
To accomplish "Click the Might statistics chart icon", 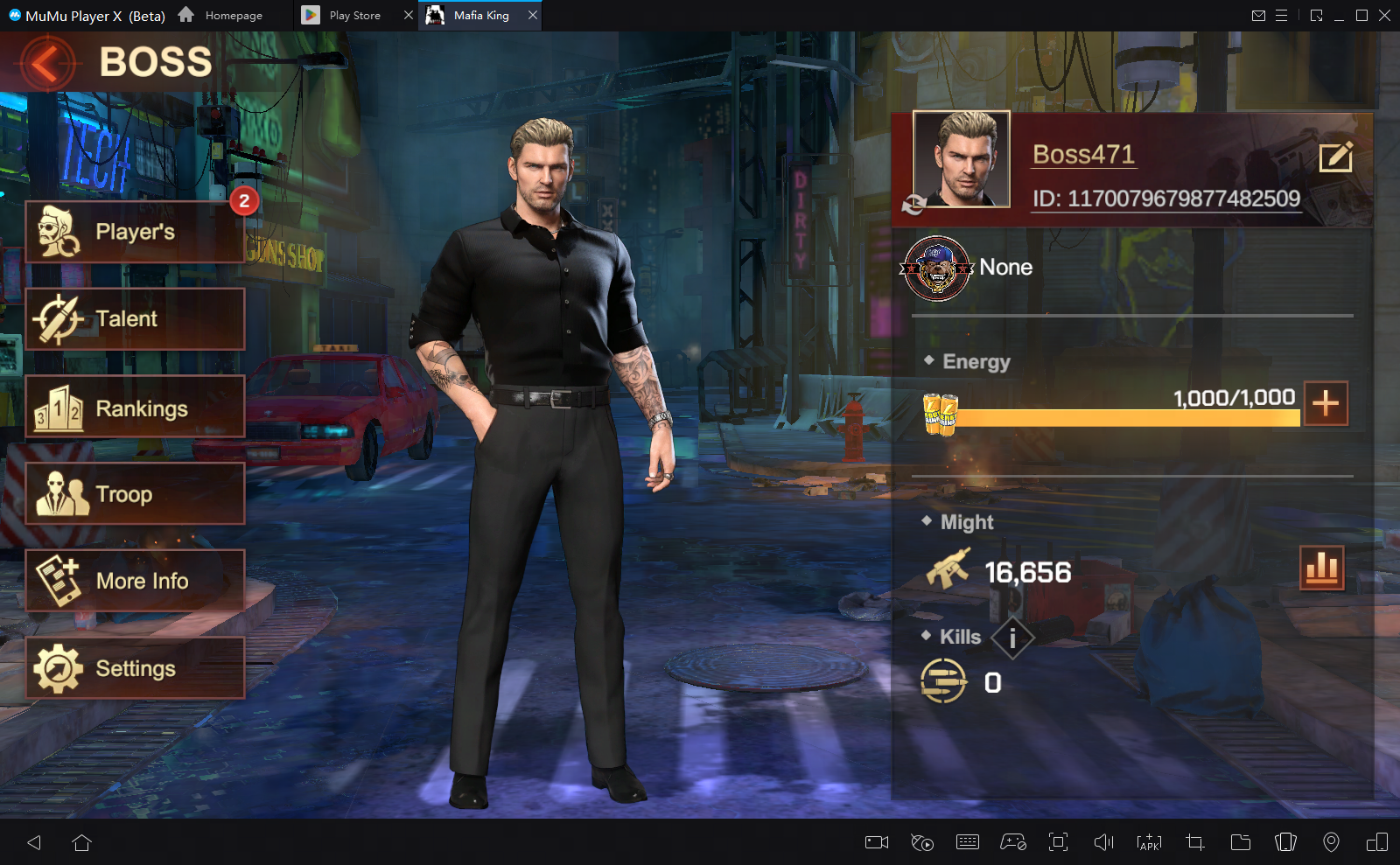I will pyautogui.click(x=1324, y=568).
